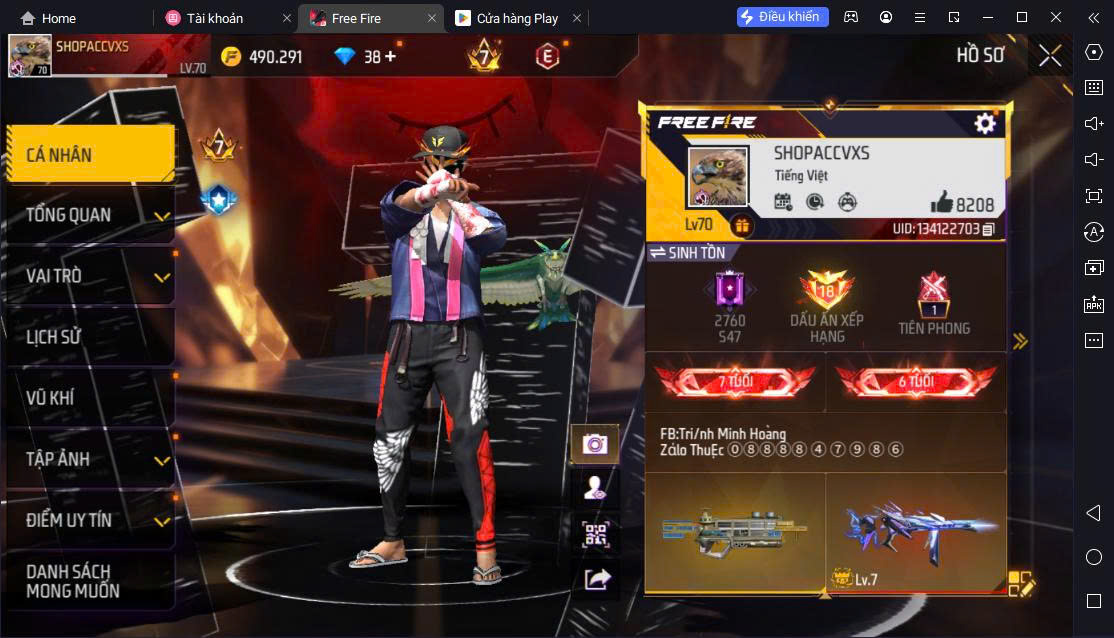Add diamonds with the plus button
The width and height of the screenshot is (1114, 638).
(390, 56)
